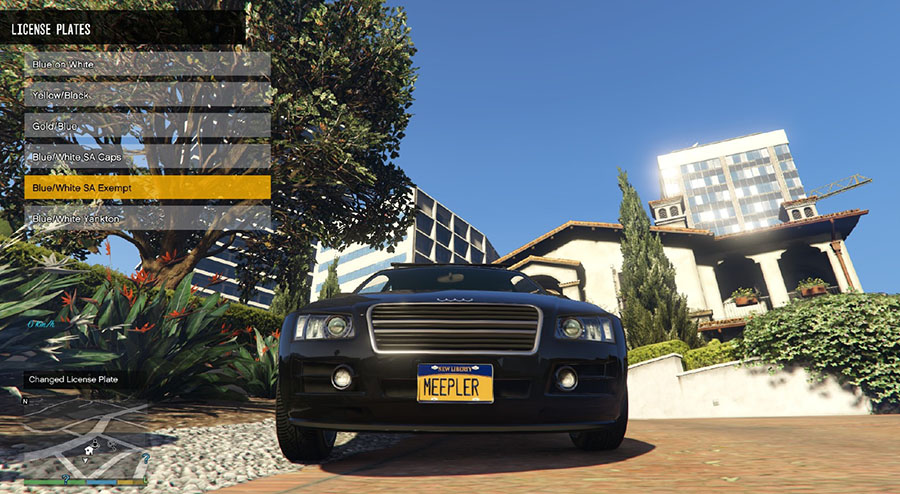
Task: Select the Blue on White license plate
Action: [147, 64]
